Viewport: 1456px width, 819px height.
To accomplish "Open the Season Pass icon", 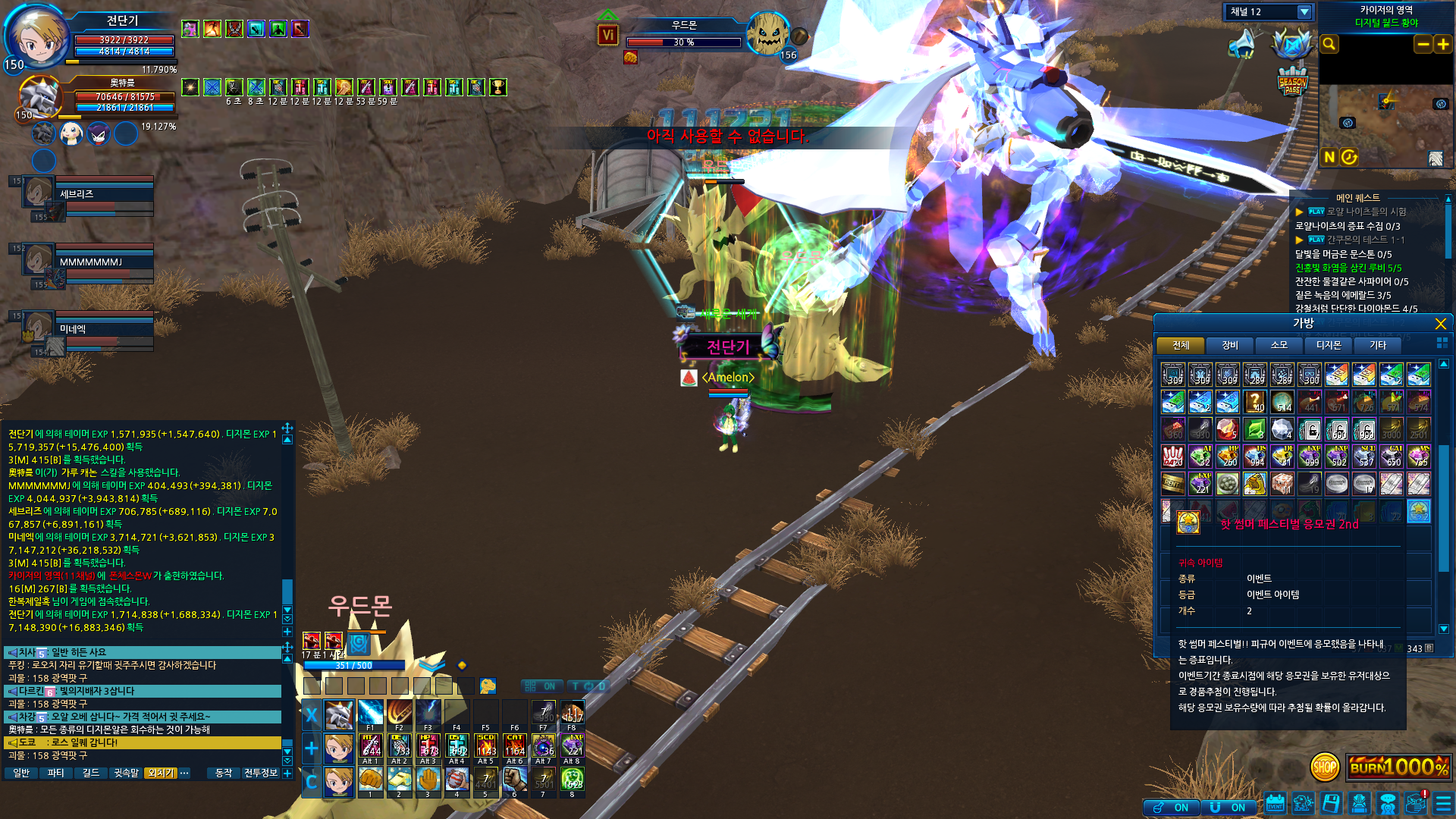I will (1292, 83).
